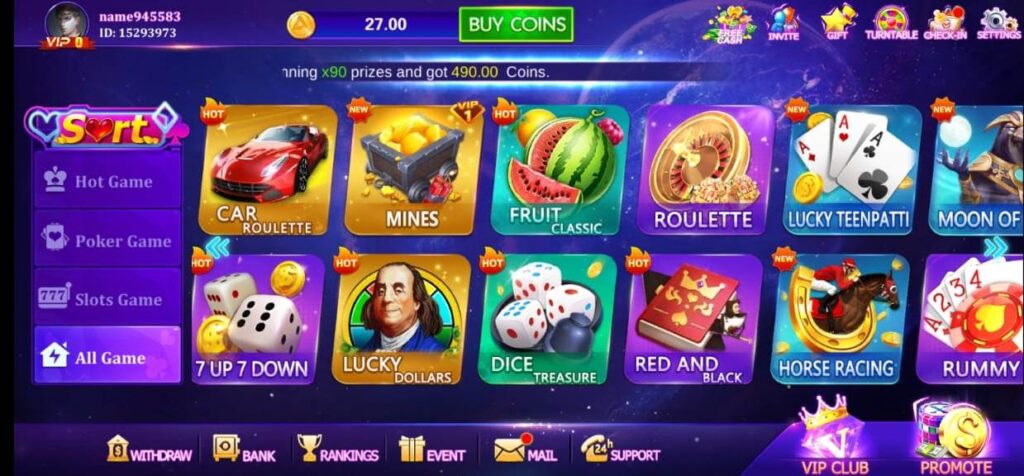This screenshot has height=476, width=1024.
Task: Open the daily Check-In icon
Action: click(x=944, y=22)
